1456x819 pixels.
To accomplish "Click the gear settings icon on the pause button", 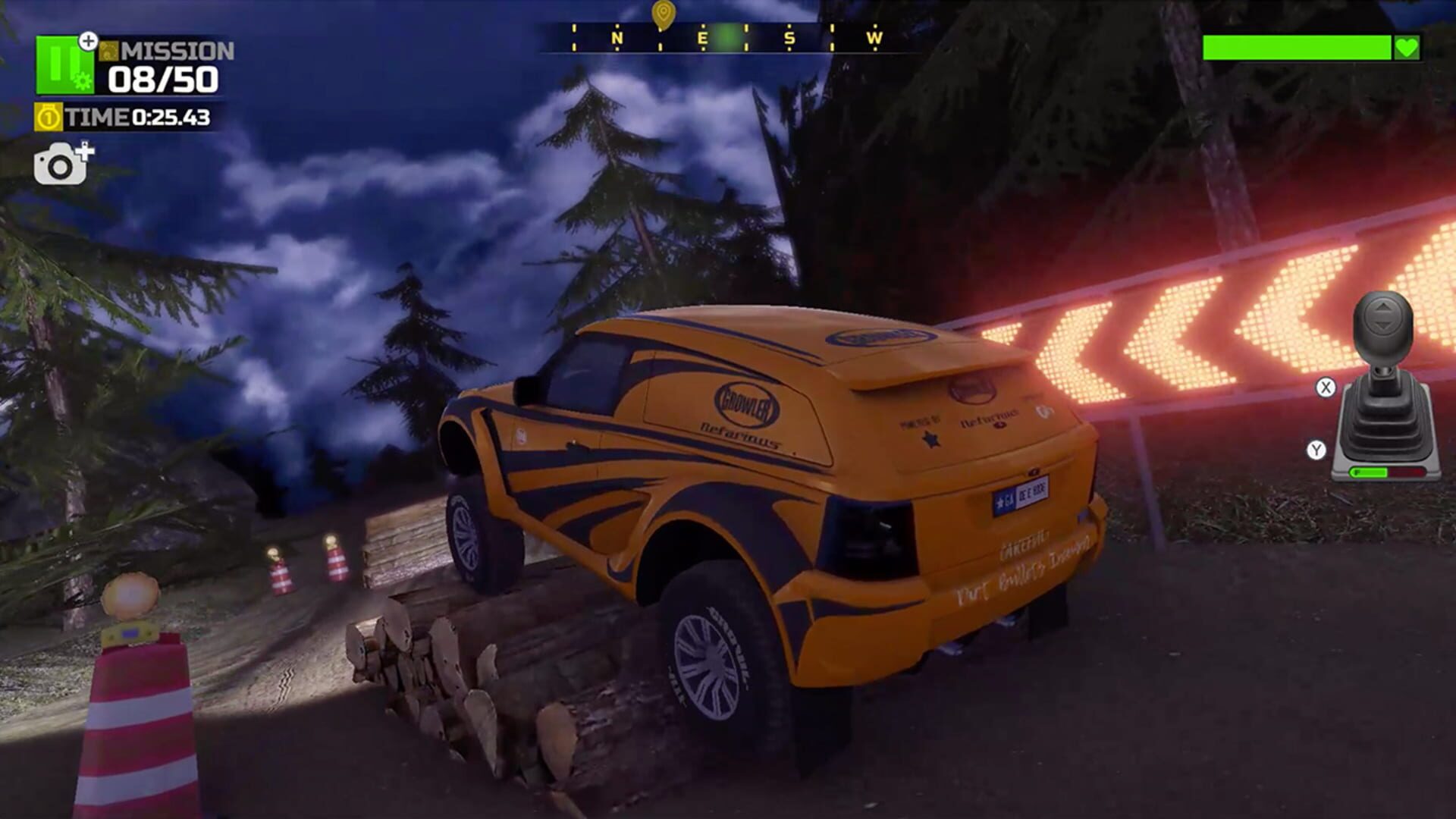I will (81, 80).
